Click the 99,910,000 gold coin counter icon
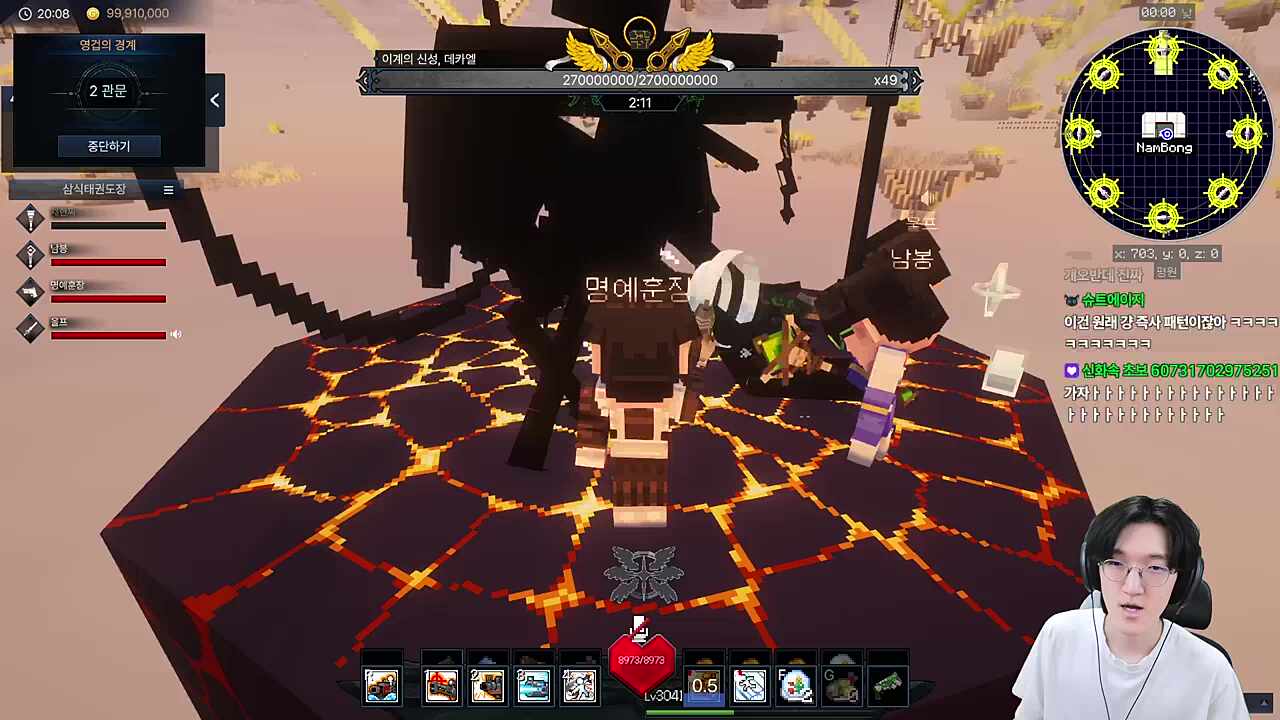1280x720 pixels. click(93, 14)
